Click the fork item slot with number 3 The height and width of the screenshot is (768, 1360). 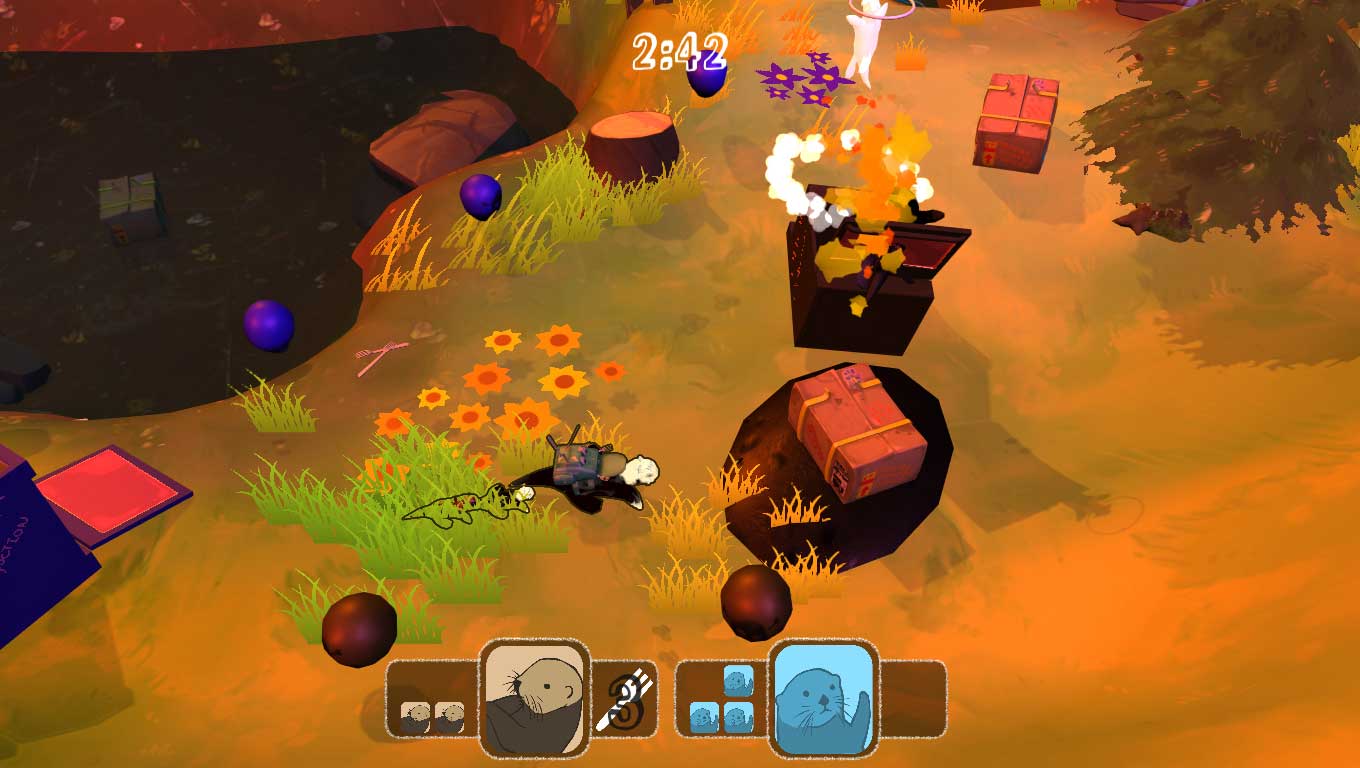click(625, 699)
